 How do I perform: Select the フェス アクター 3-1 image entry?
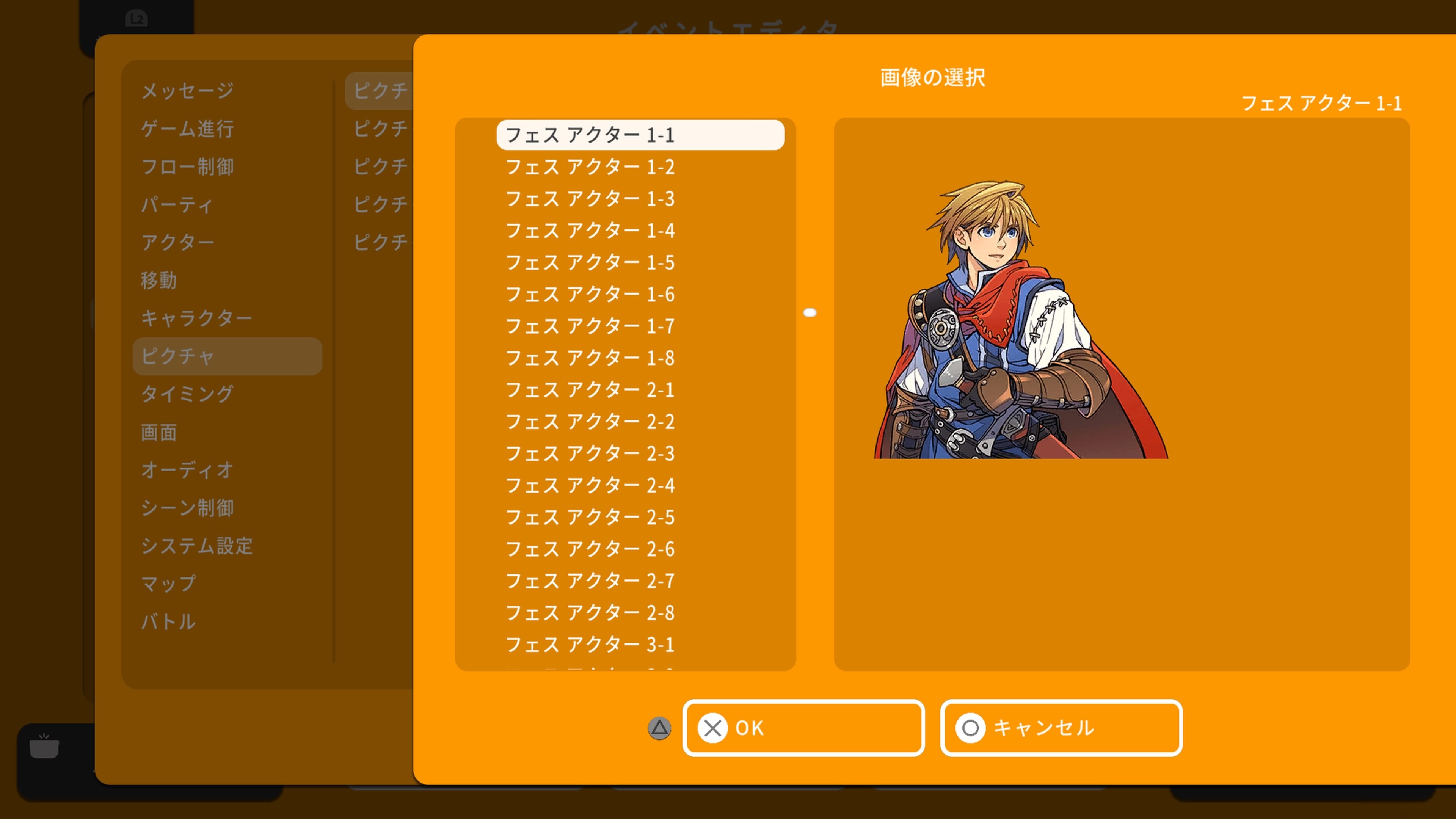coord(590,645)
